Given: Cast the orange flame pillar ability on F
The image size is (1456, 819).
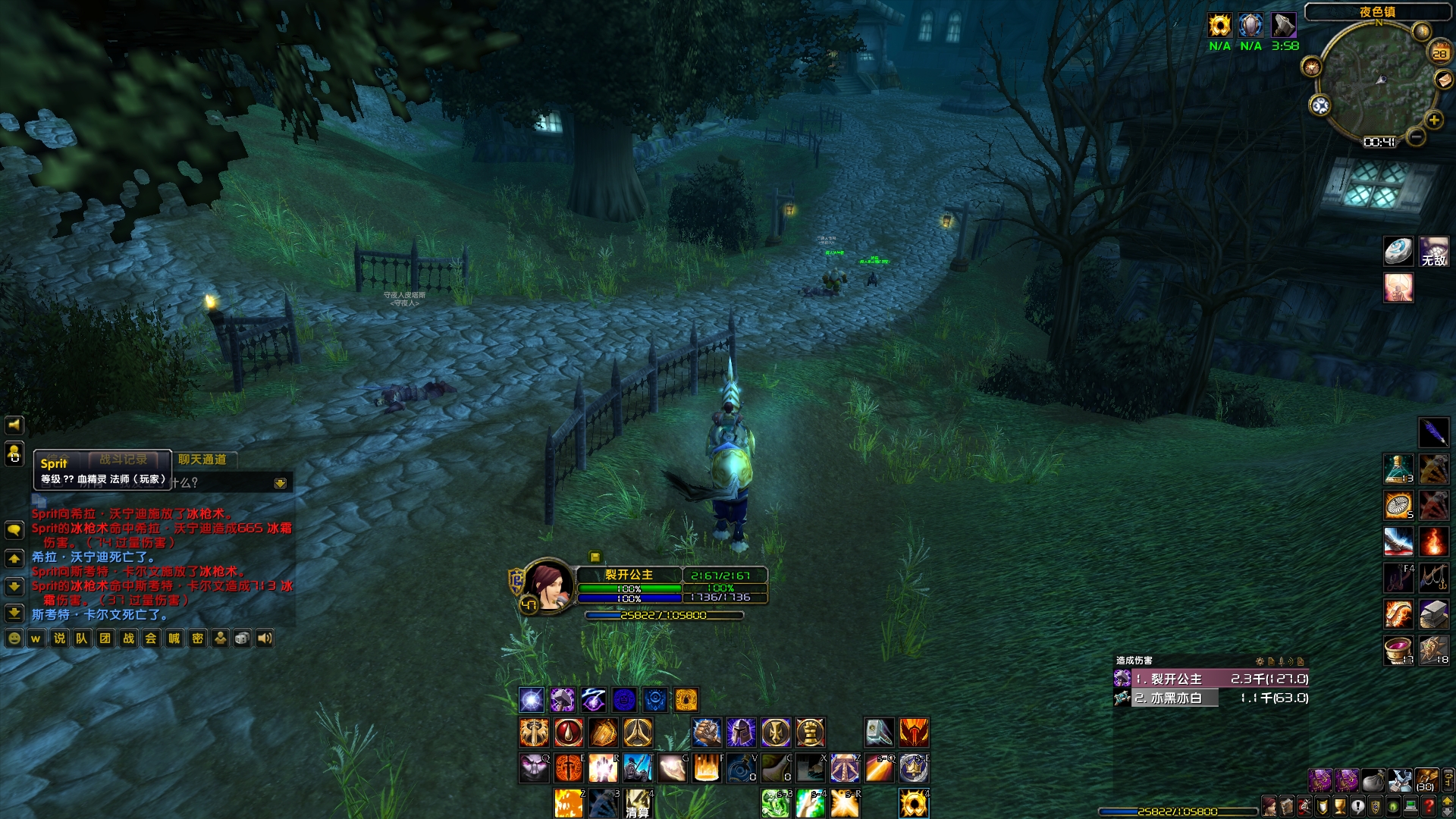Looking at the screenshot, I should pos(707,769).
